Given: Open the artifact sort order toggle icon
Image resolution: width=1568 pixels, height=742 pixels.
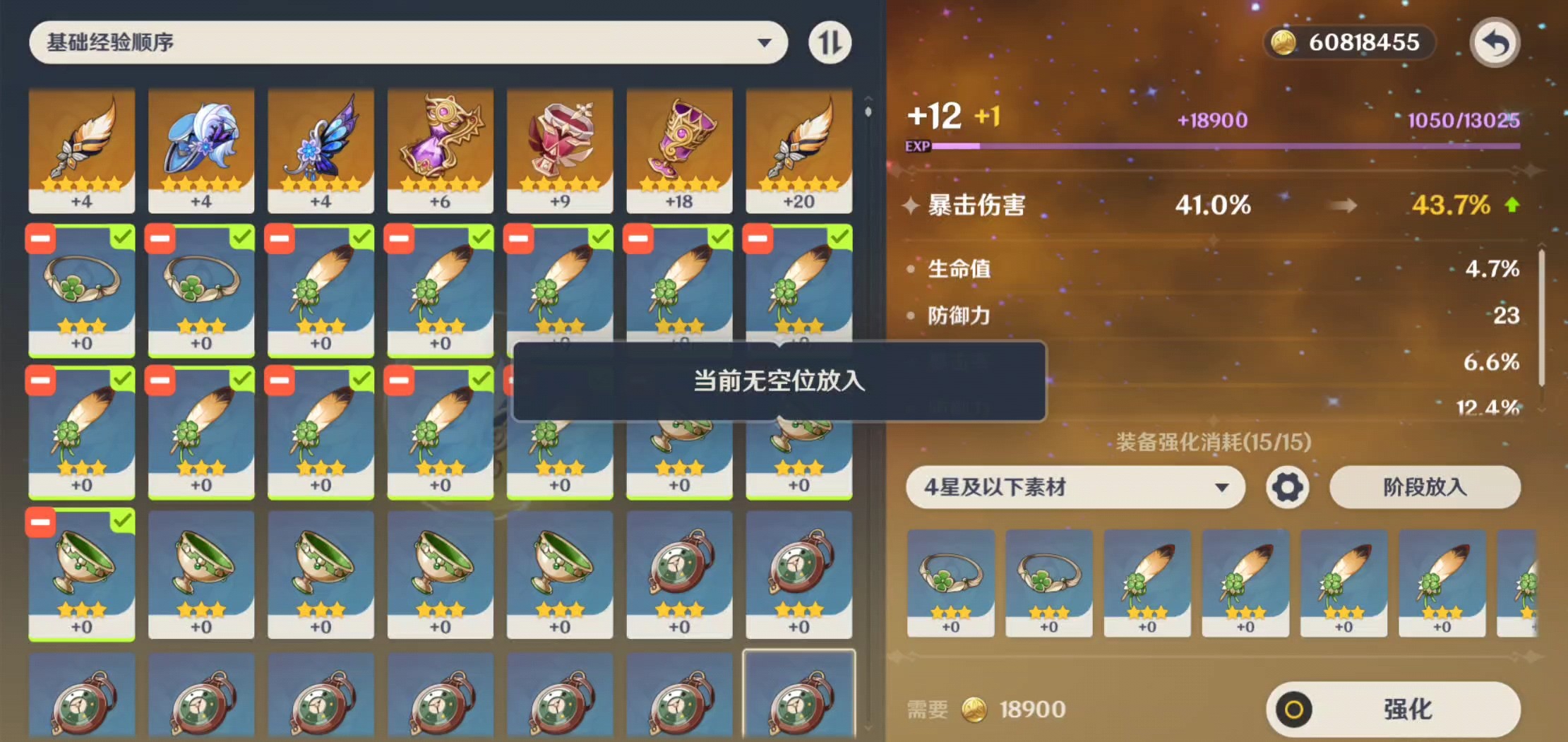Looking at the screenshot, I should 830,42.
